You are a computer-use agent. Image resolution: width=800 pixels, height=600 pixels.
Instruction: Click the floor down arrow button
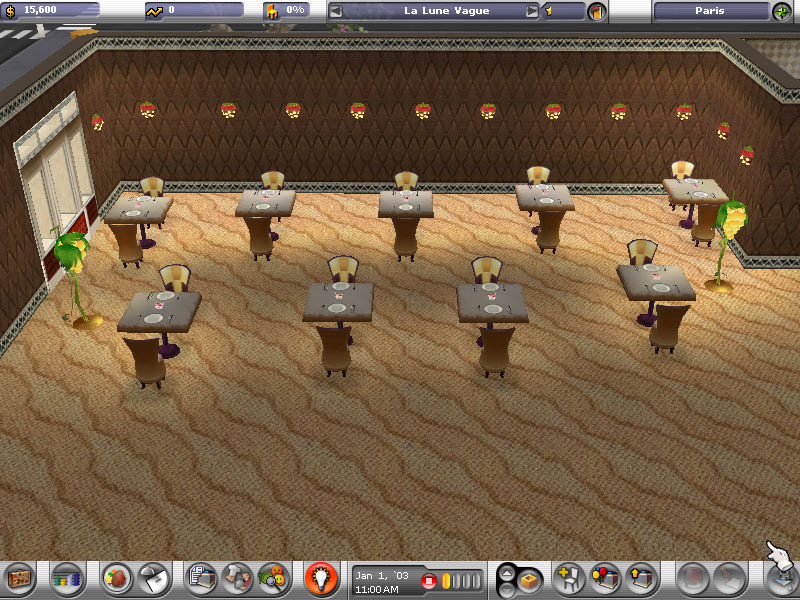508,586
